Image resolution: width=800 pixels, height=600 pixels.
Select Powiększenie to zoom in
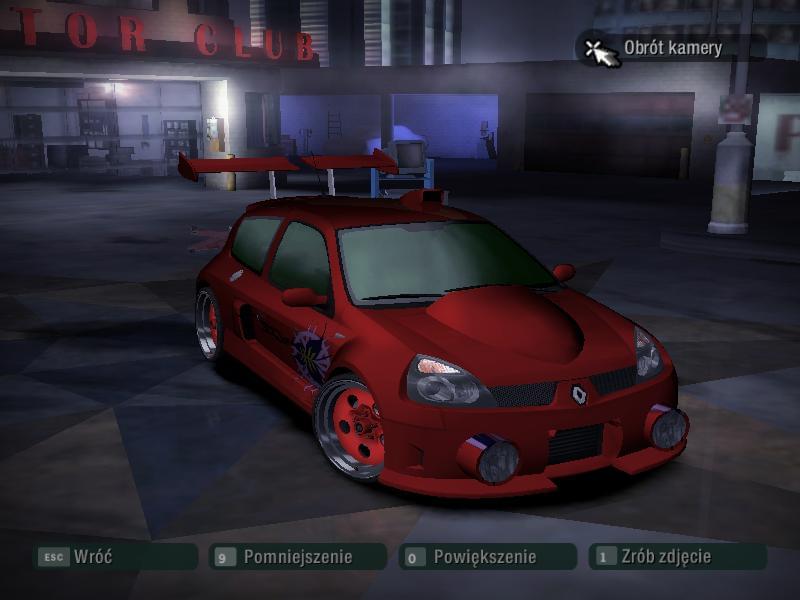[x=486, y=557]
